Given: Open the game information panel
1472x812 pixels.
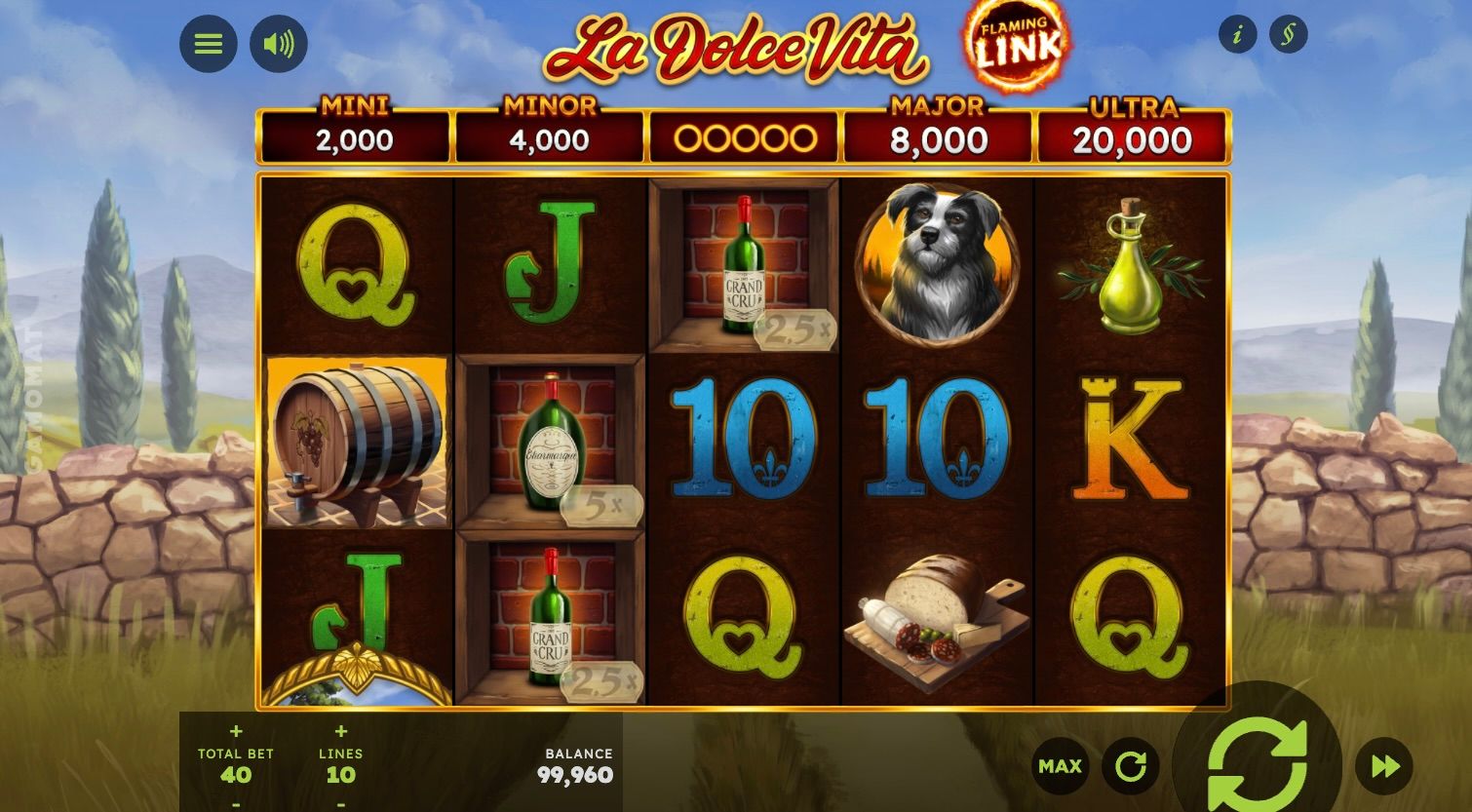Looking at the screenshot, I should coord(1237,33).
